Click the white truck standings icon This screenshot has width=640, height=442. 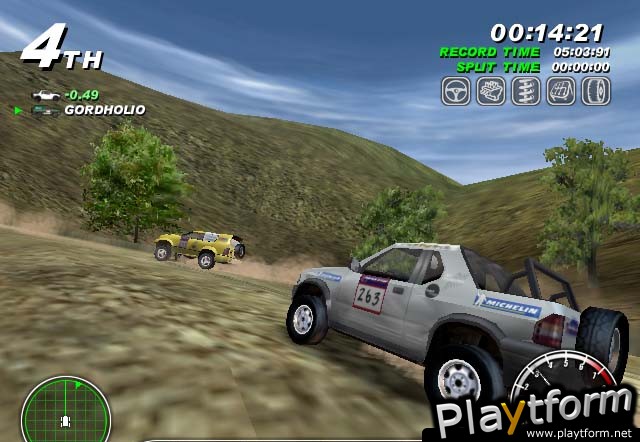45,95
